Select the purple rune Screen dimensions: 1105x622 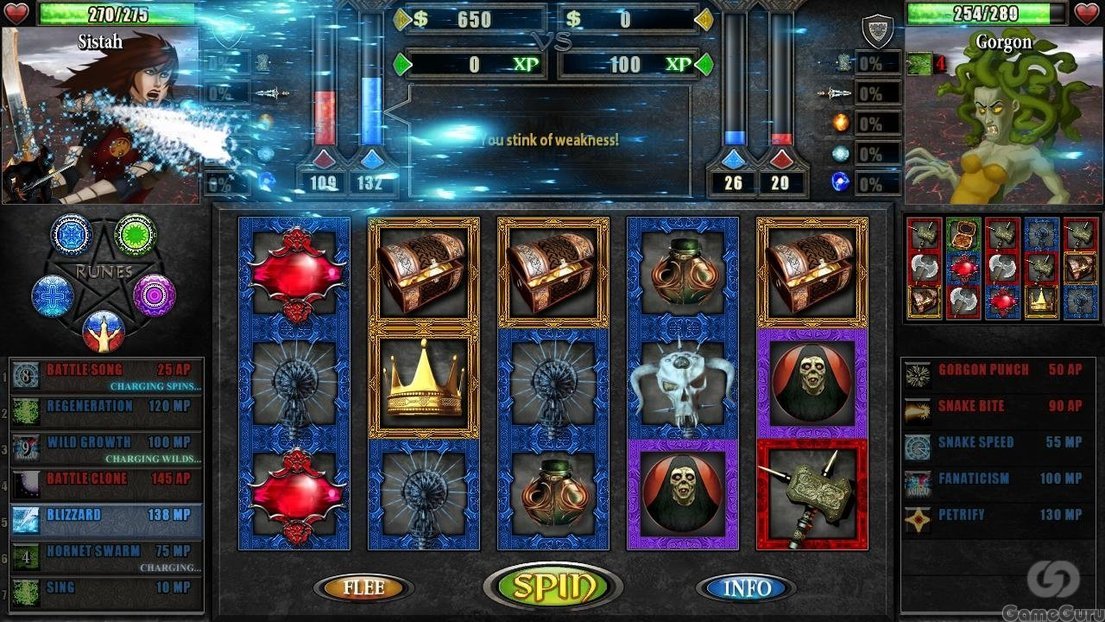coord(155,295)
